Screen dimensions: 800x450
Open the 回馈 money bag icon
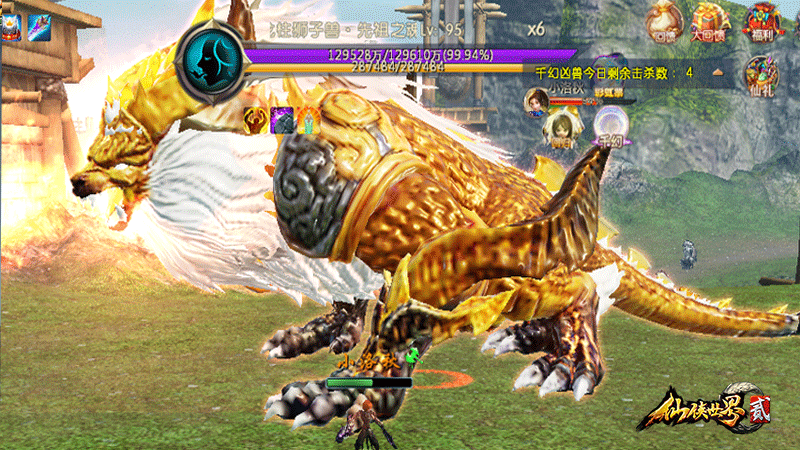[x=664, y=22]
